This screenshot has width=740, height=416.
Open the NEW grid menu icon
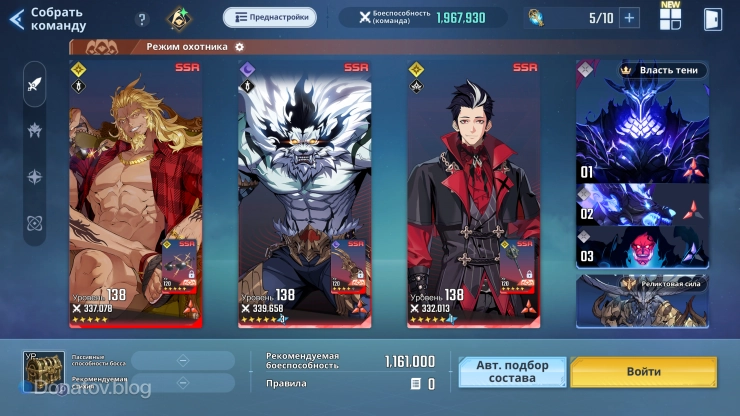tap(670, 18)
